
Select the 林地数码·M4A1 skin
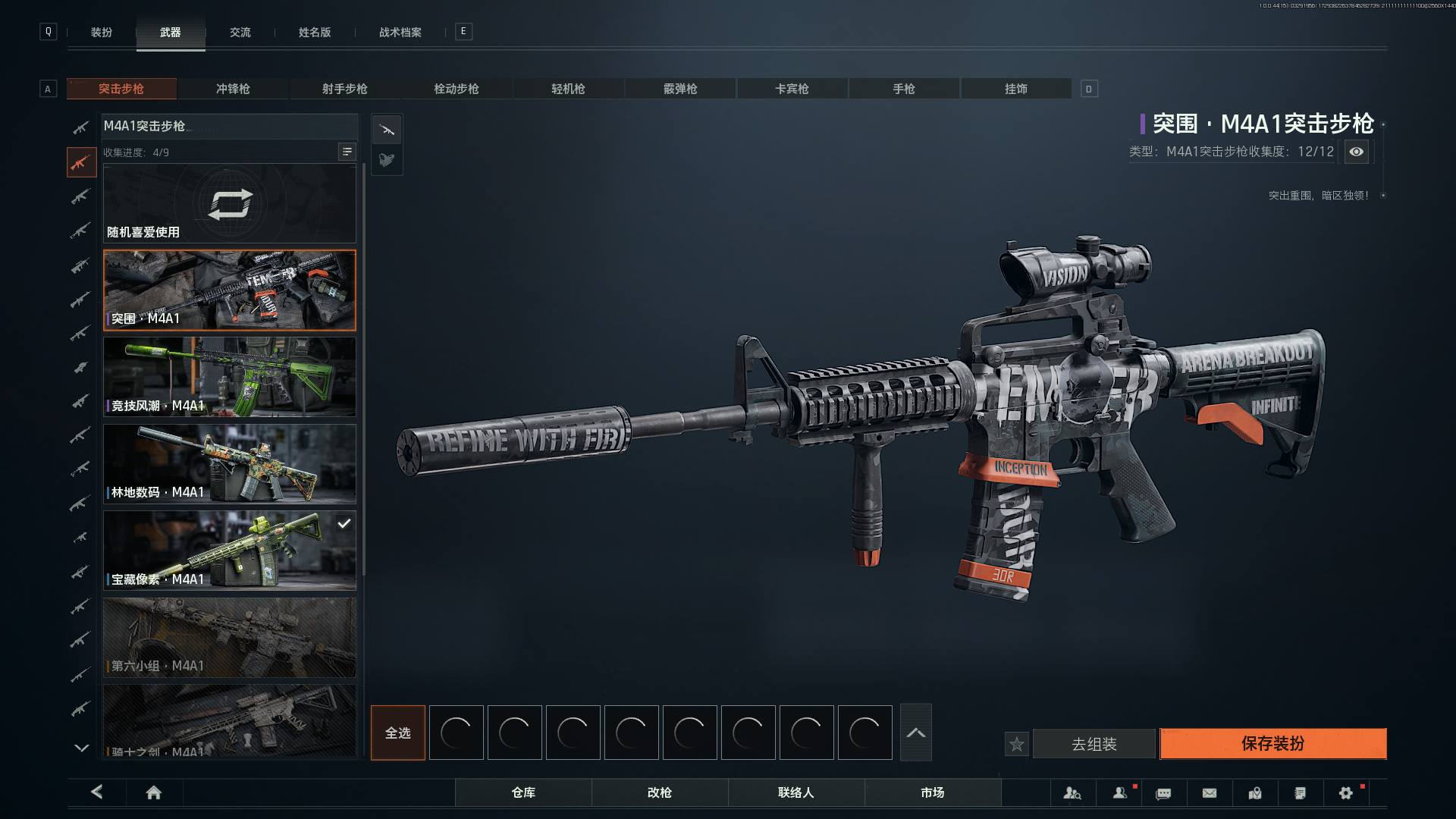click(229, 463)
